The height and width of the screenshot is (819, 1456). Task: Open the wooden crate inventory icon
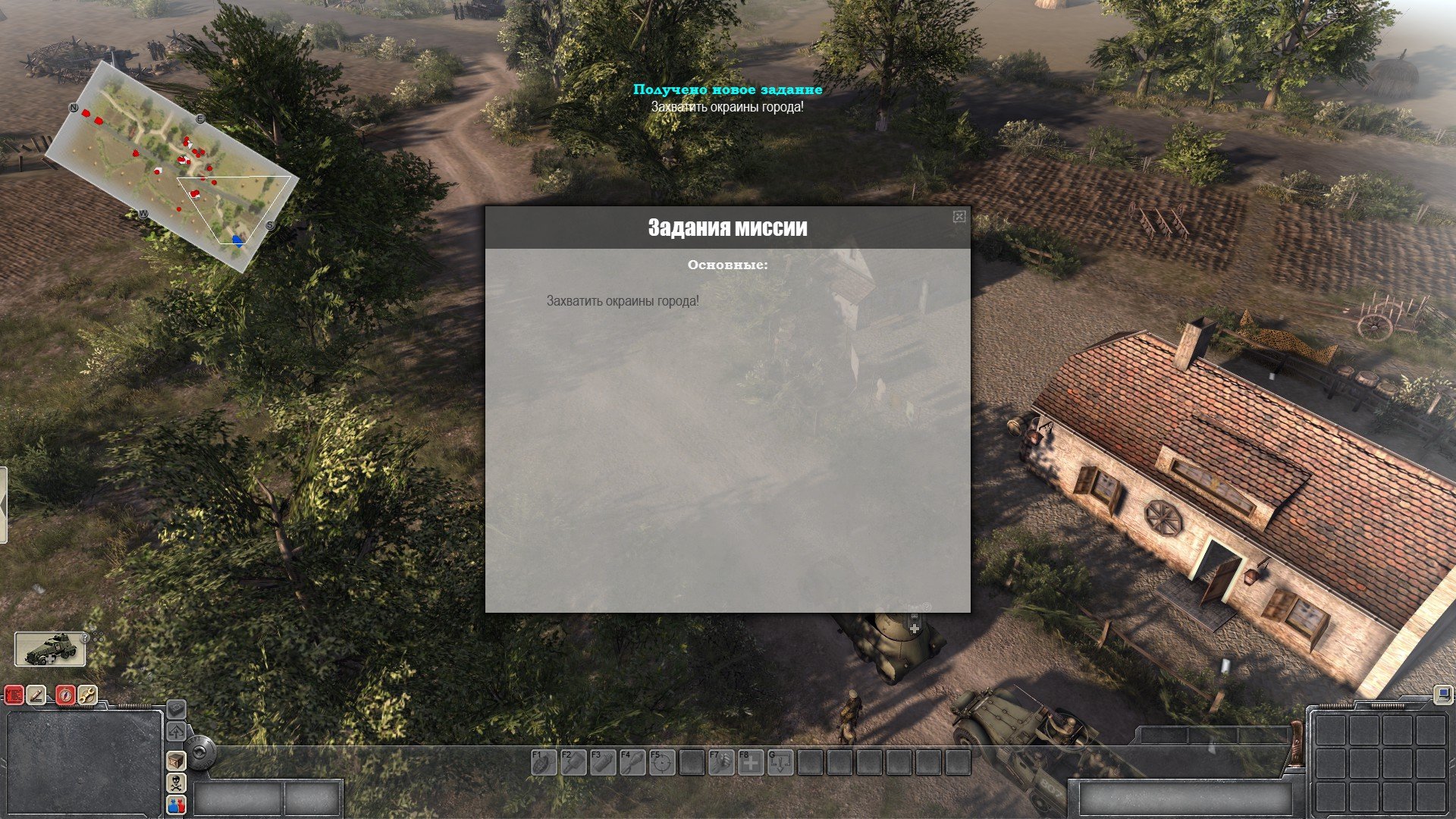coord(176,761)
